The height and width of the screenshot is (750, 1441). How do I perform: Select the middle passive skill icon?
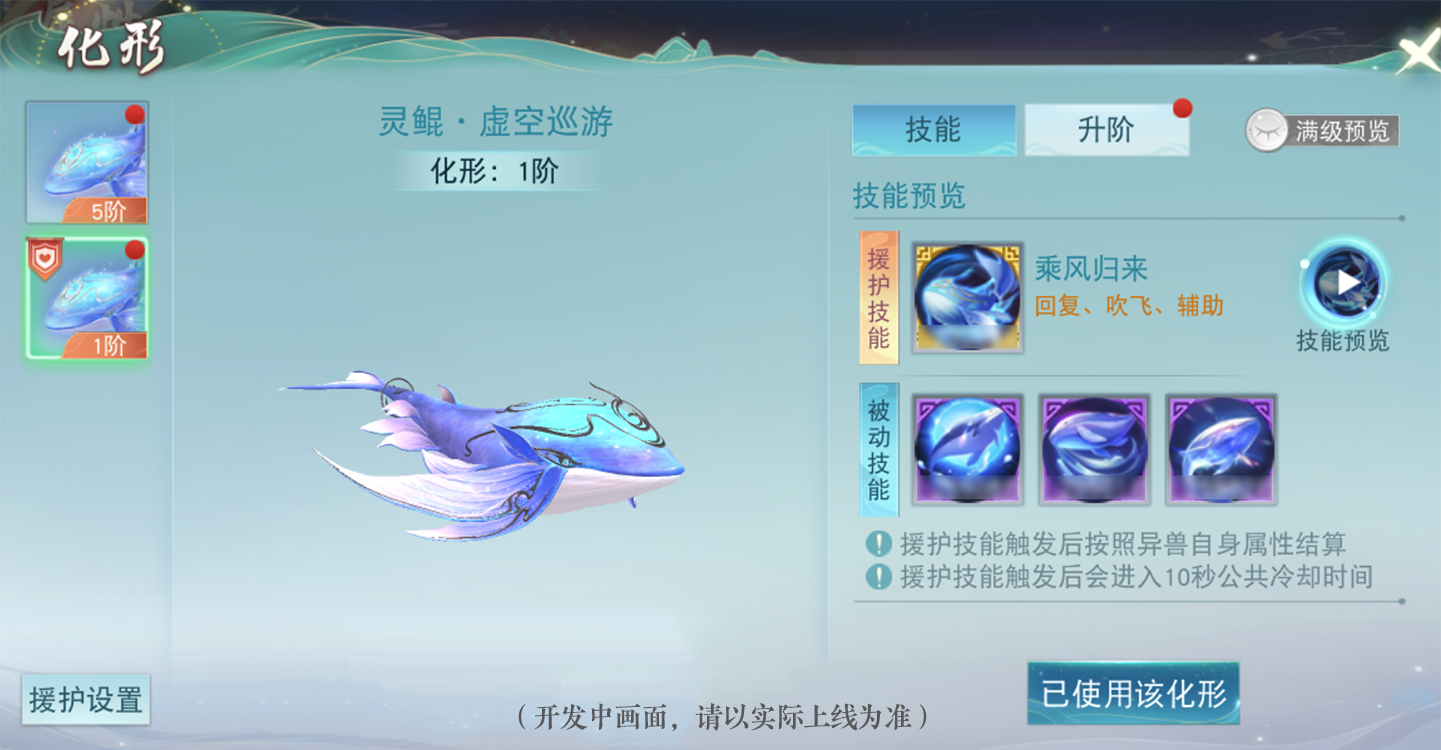tap(1093, 449)
